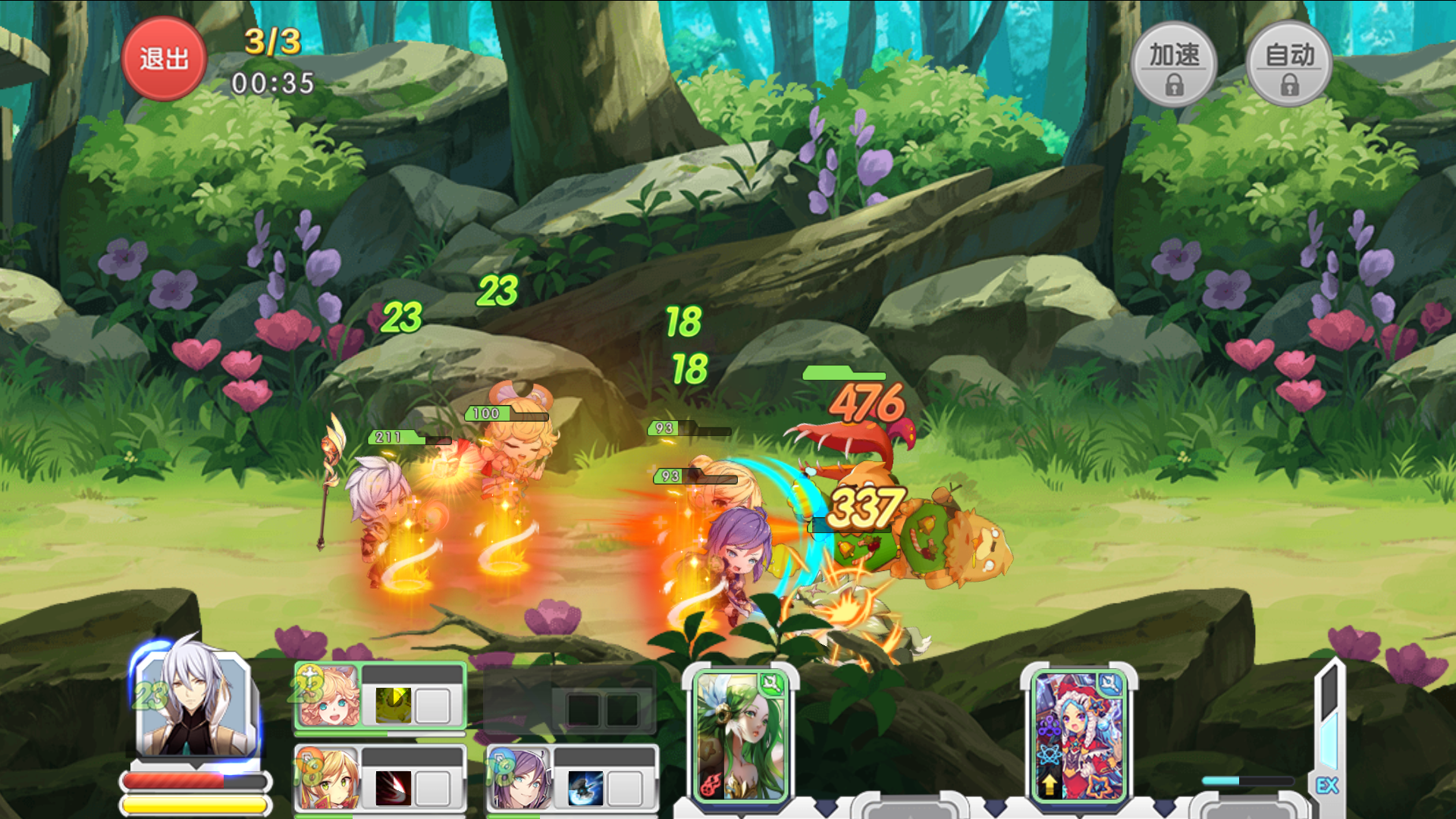Activate the EX gauge button

[1327, 786]
